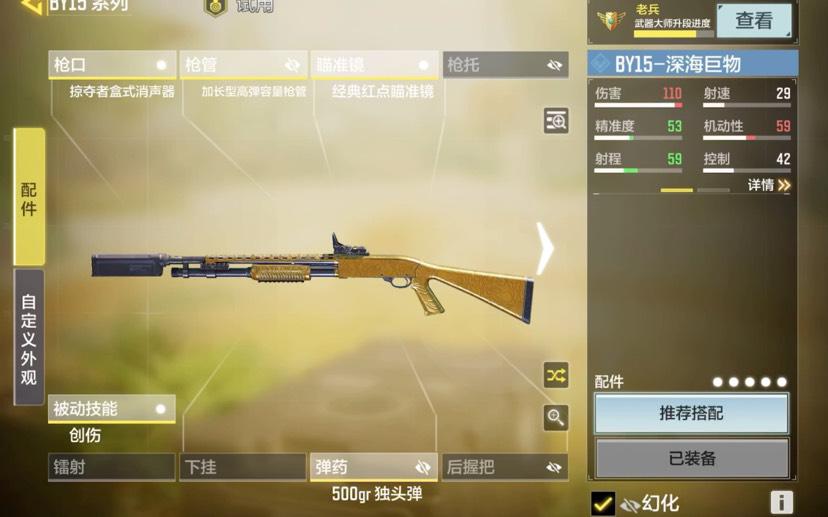Switch to the 自定义外观 appearance tab
Viewport: 828px width, 517px height.
[x=29, y=337]
